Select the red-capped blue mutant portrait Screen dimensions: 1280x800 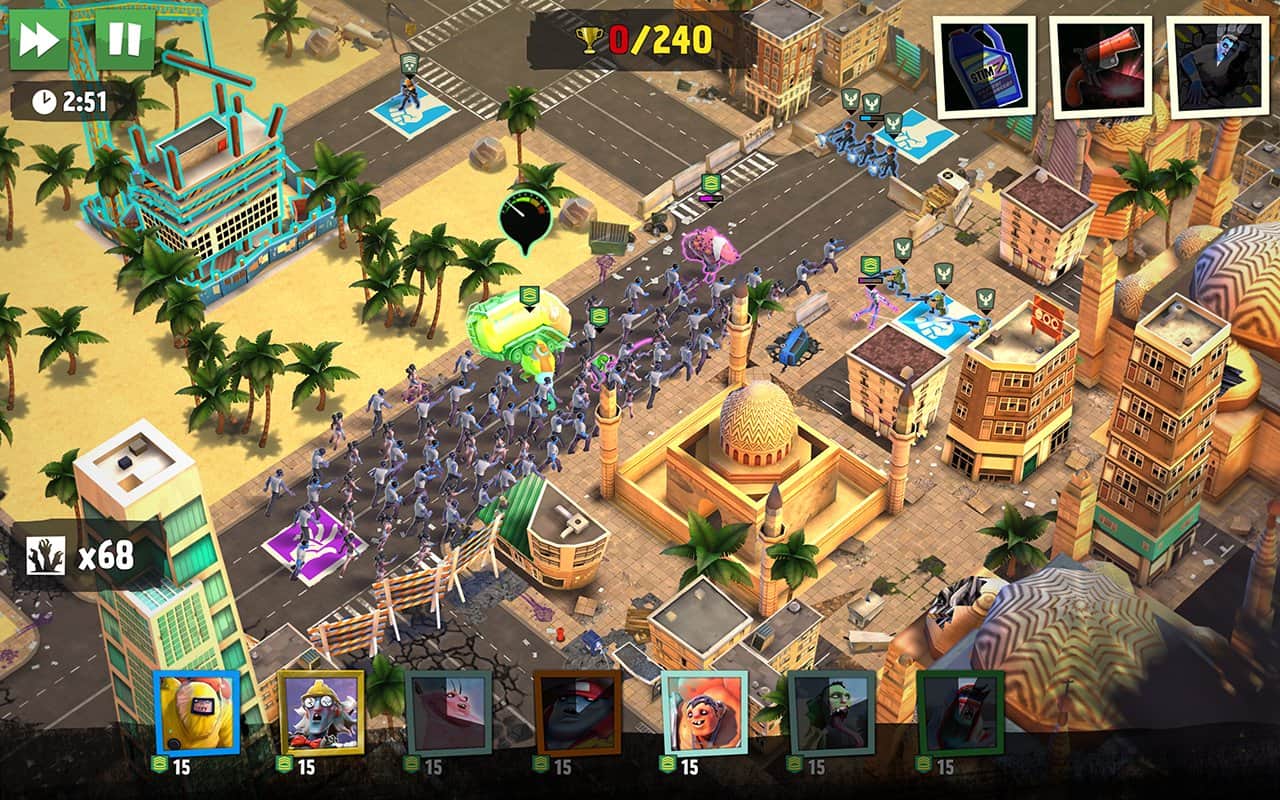[577, 712]
